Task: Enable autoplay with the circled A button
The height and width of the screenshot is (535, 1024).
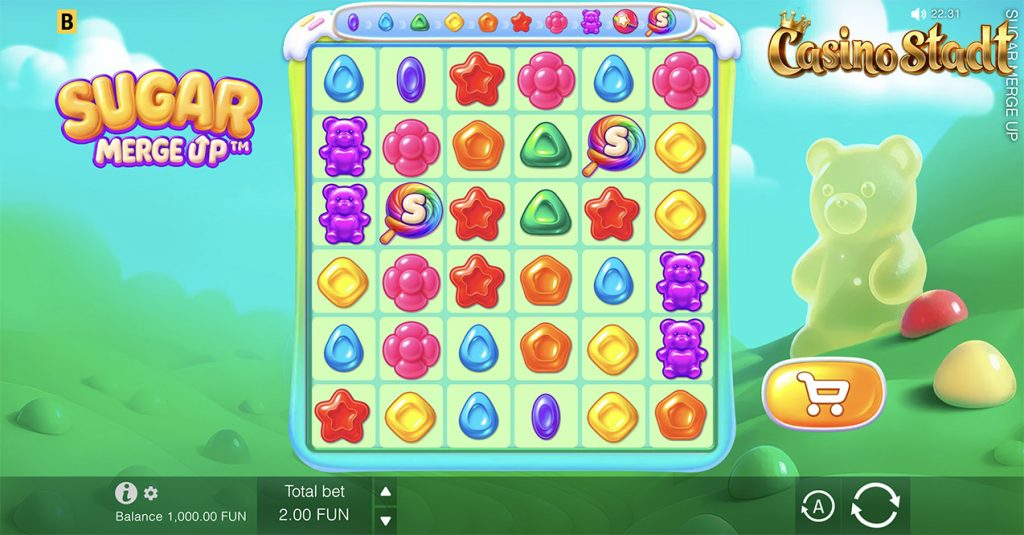Action: tap(818, 507)
